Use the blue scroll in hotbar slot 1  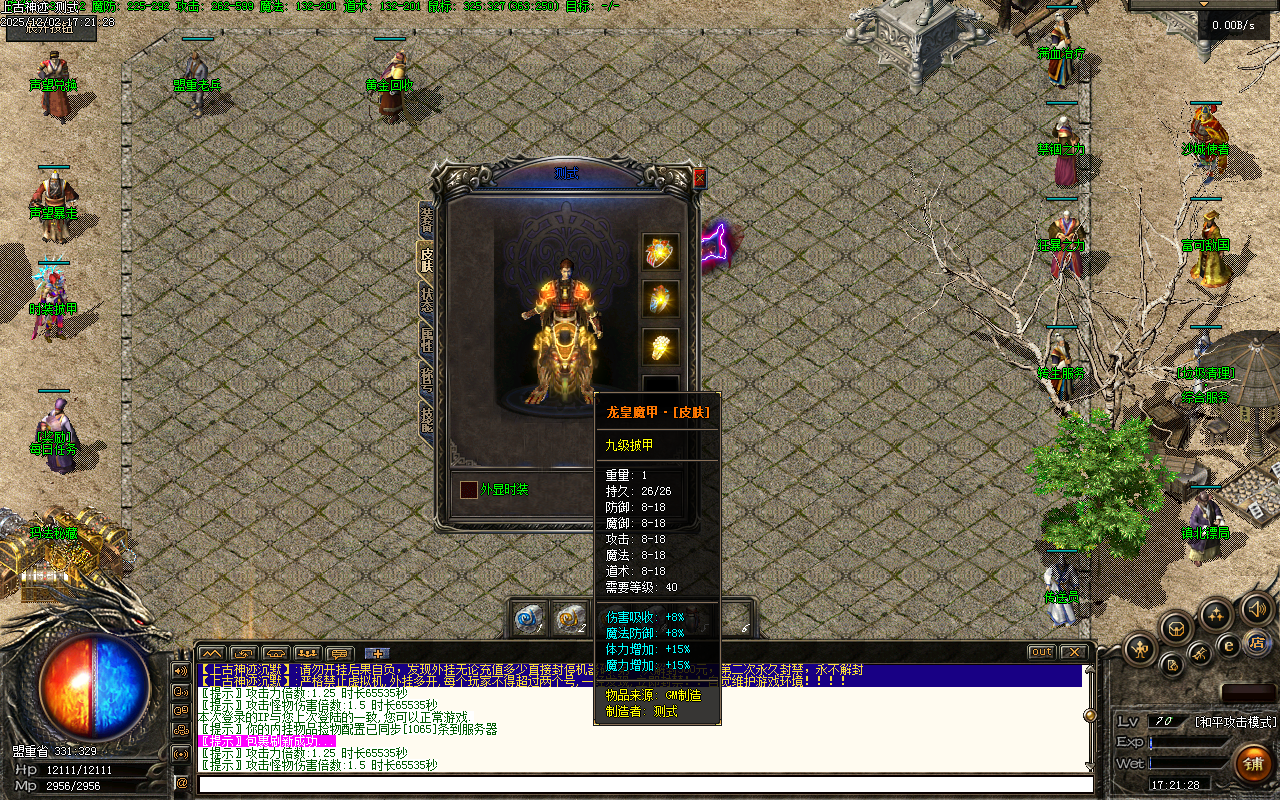528,620
